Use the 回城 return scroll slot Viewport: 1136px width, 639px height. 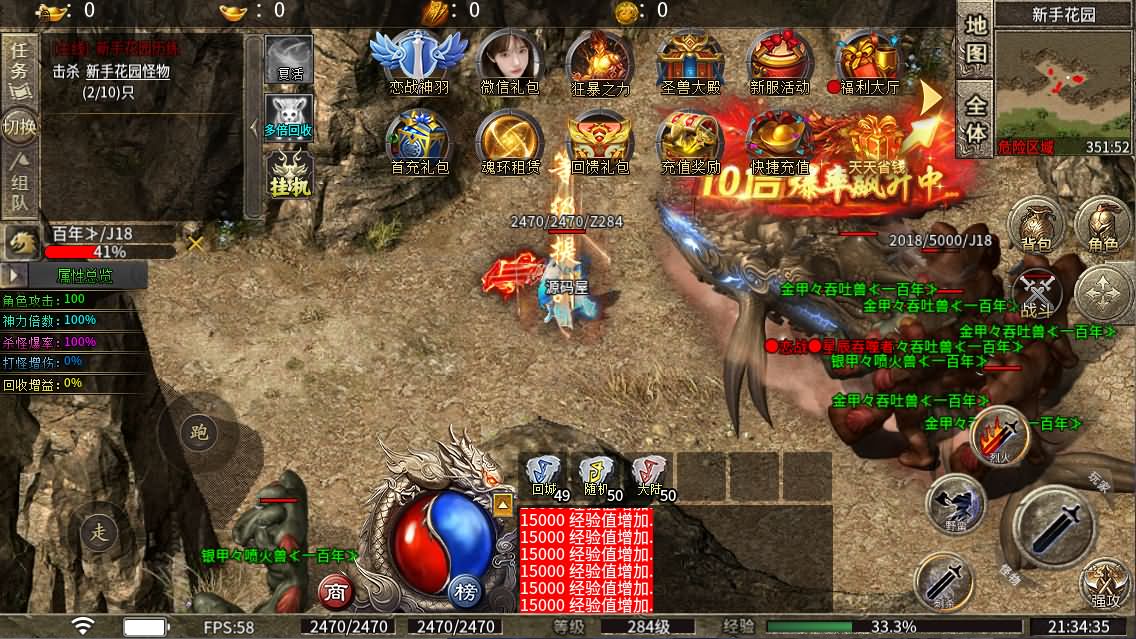coord(545,477)
